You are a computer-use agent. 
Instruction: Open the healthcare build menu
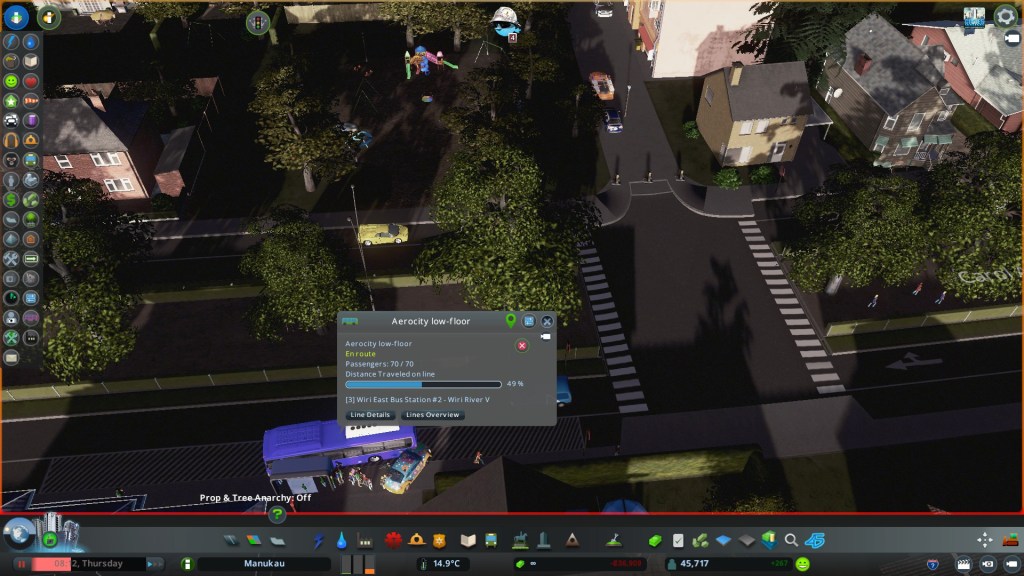click(392, 540)
